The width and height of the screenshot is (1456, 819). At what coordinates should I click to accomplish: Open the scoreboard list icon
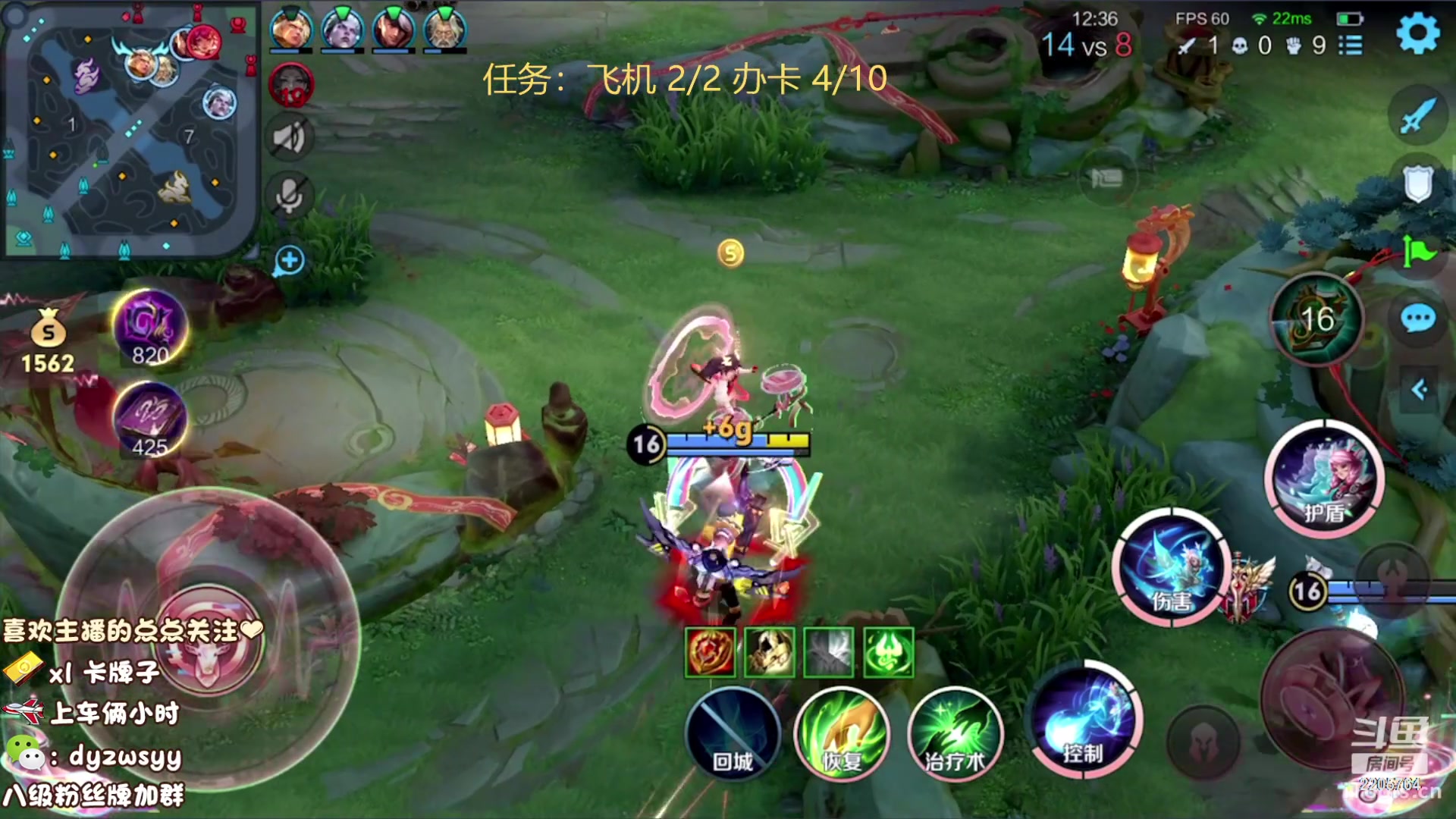coord(1351,45)
